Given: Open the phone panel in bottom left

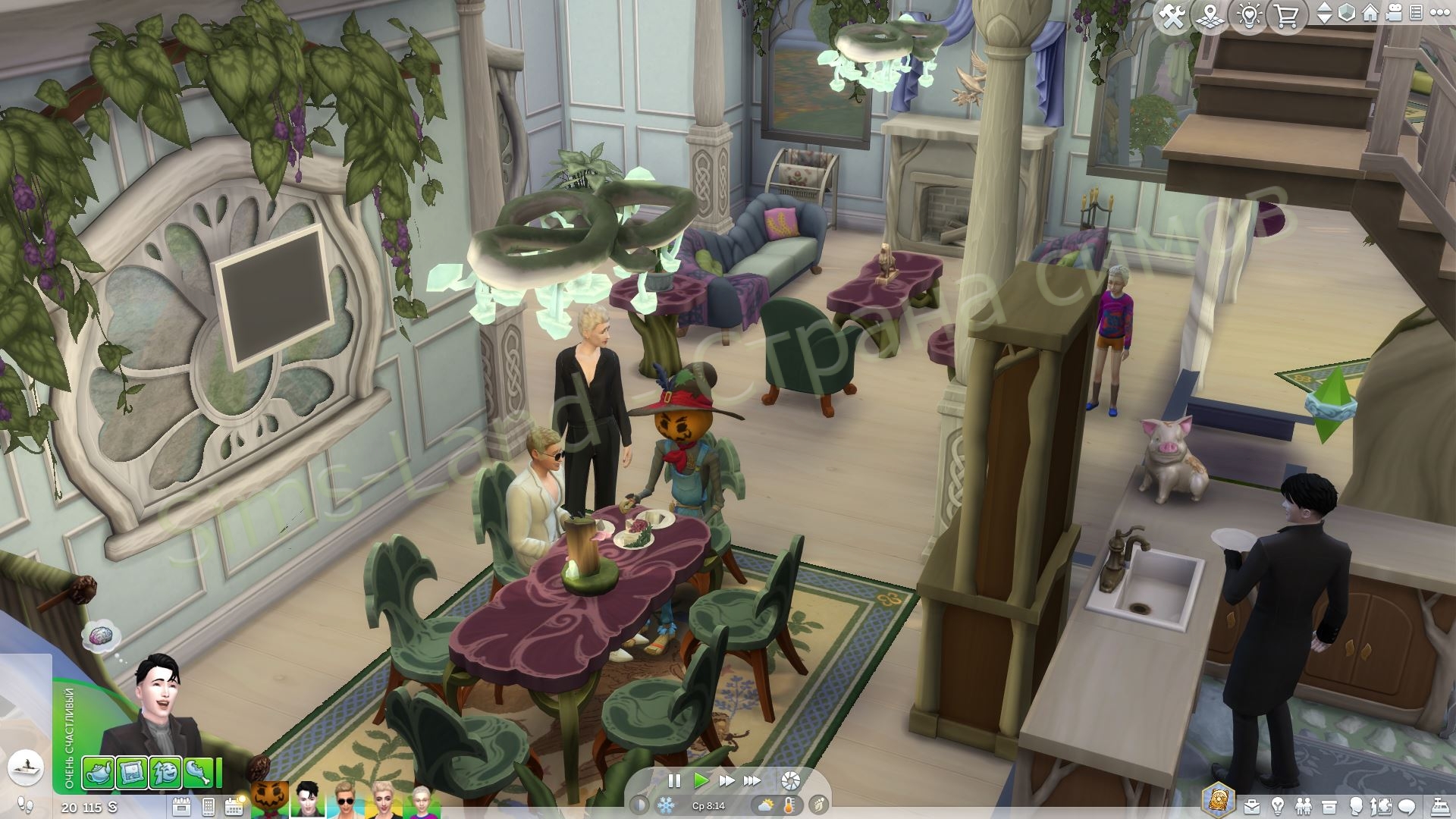Looking at the screenshot, I should (x=210, y=805).
